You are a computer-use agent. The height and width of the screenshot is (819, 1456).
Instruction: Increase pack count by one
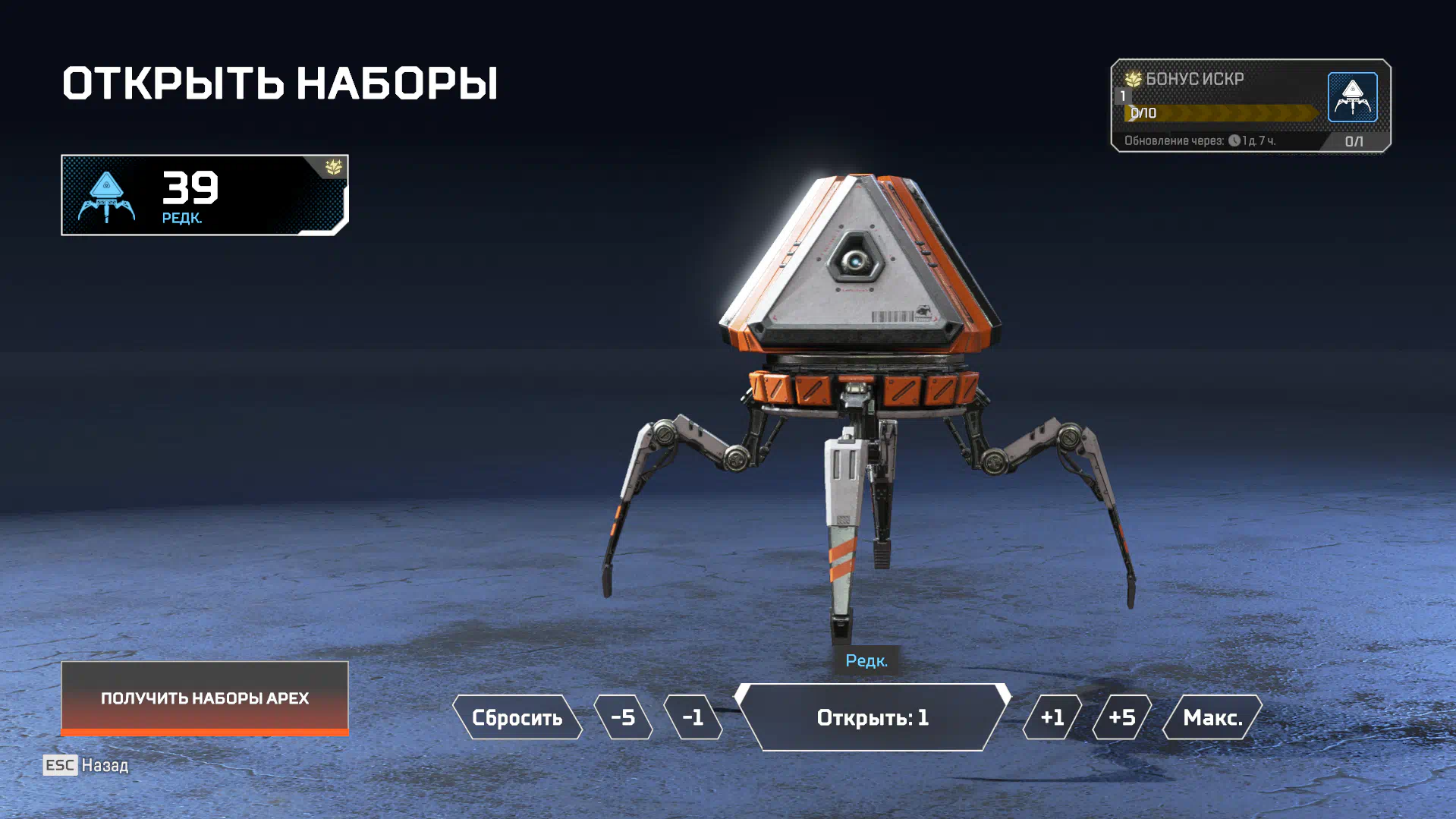tap(1052, 717)
